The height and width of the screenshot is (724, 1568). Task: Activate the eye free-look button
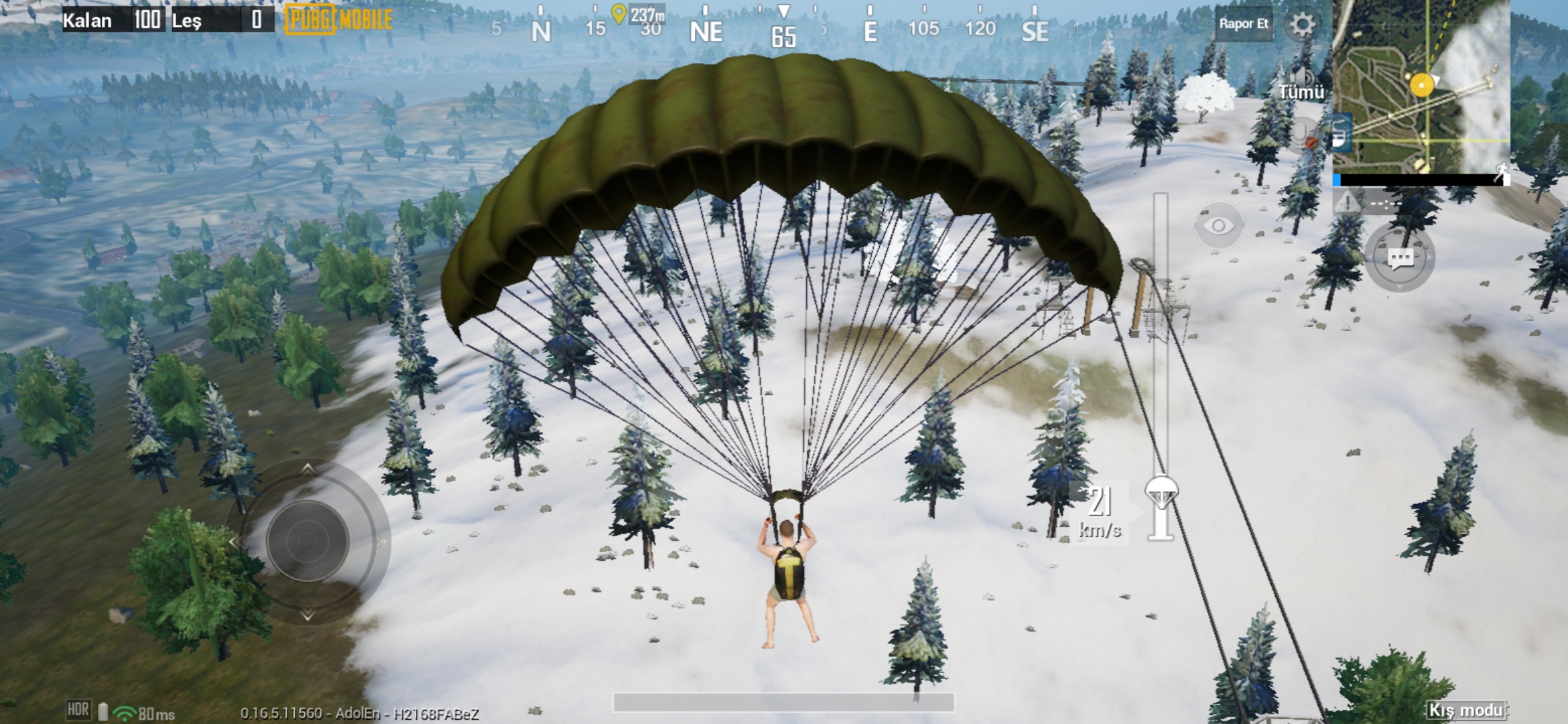point(1219,225)
